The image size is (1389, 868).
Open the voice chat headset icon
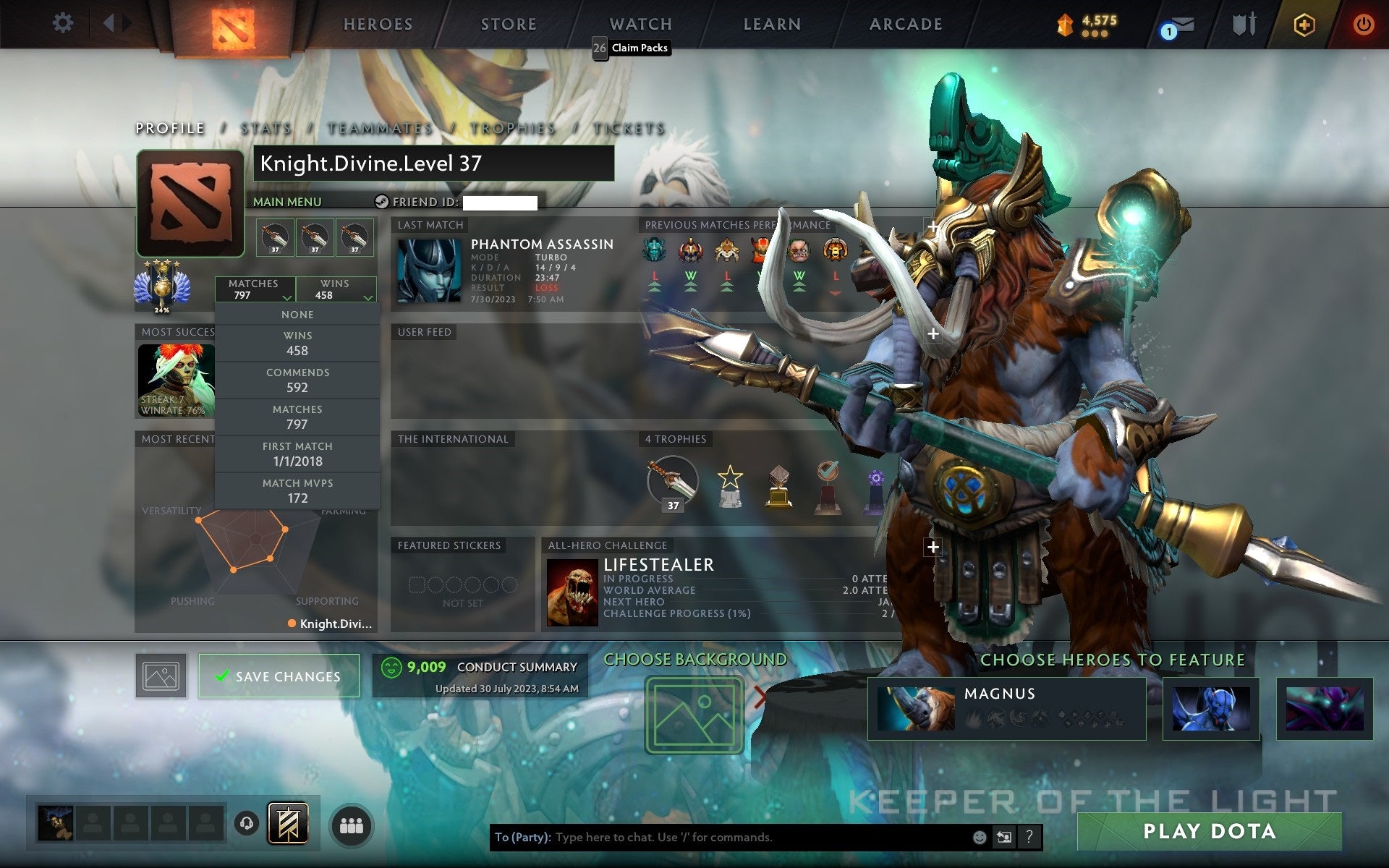[x=247, y=824]
